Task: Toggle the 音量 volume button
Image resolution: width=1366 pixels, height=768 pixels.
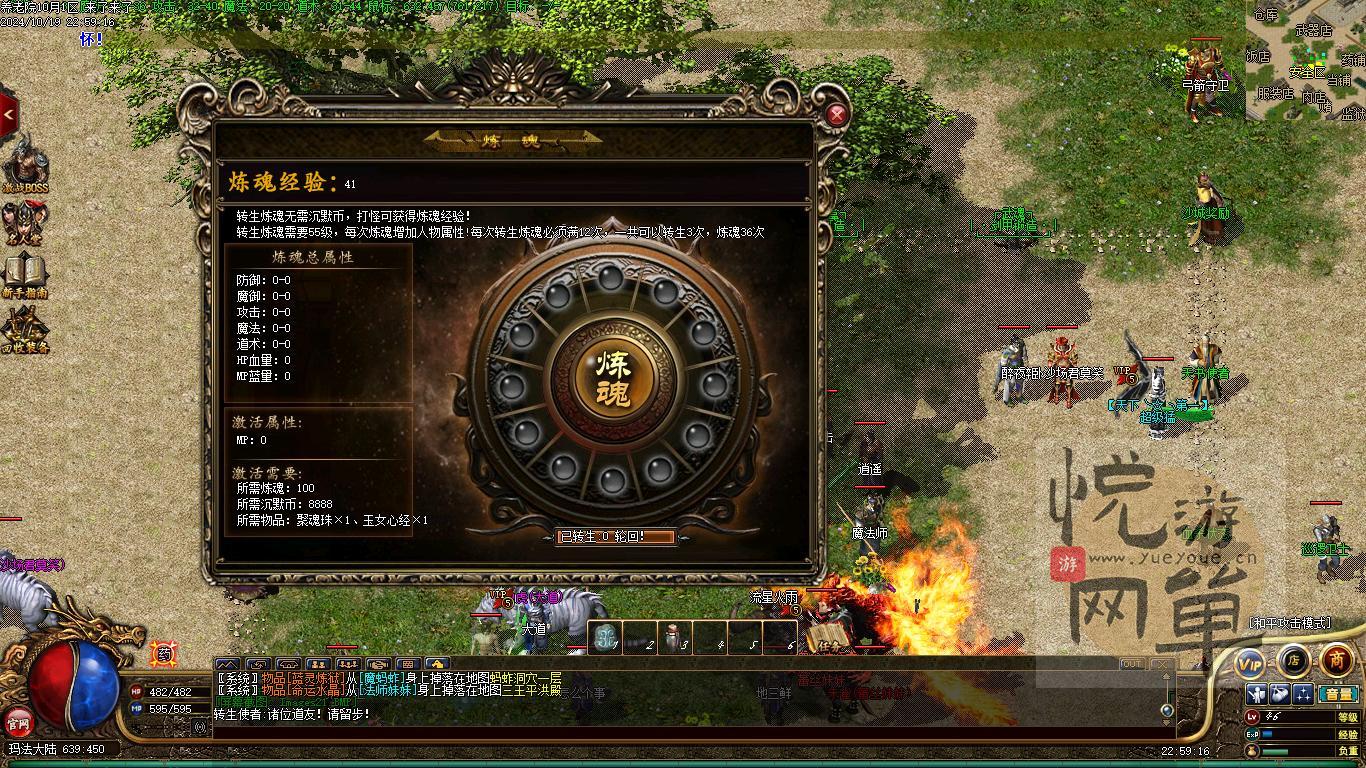Action: pyautogui.click(x=1337, y=694)
